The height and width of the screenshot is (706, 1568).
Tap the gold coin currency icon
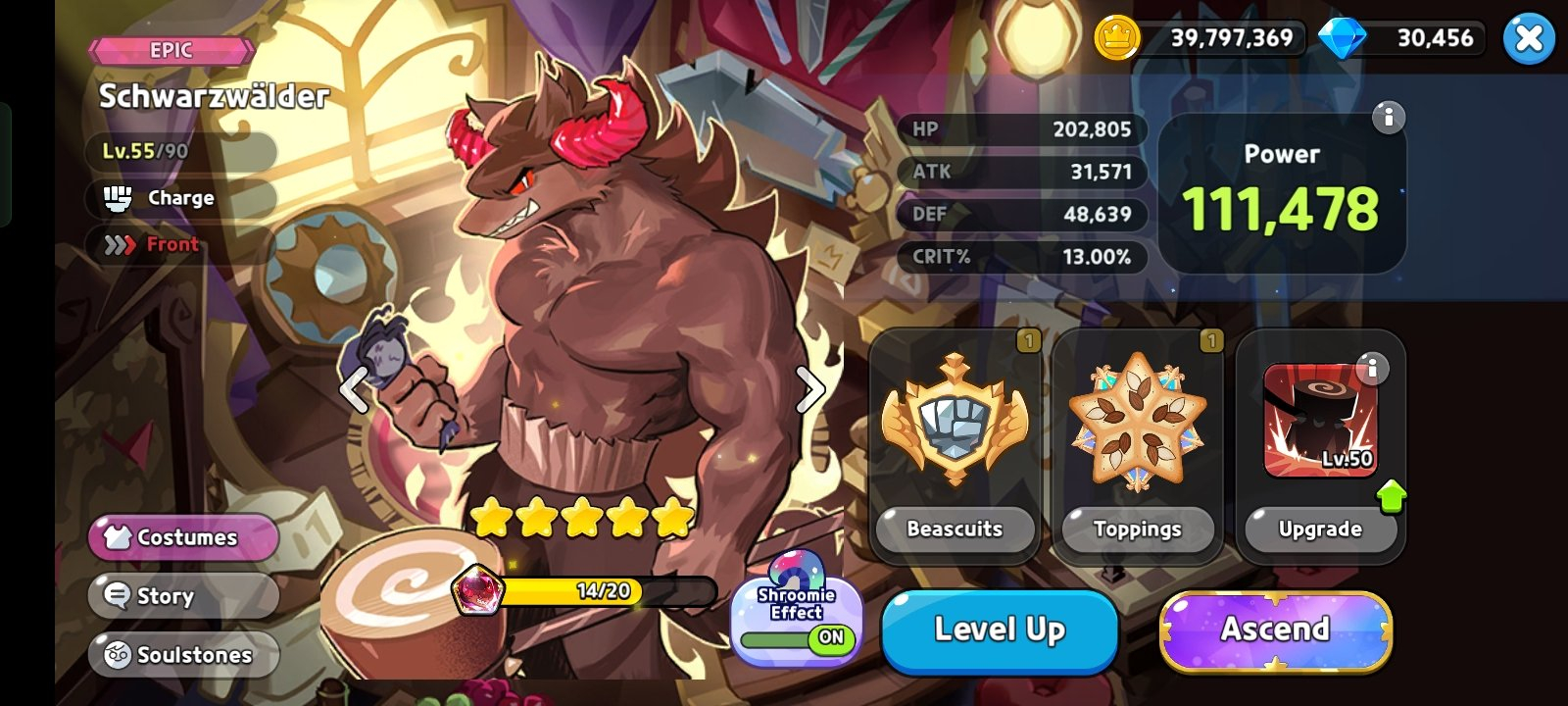pyautogui.click(x=1116, y=39)
